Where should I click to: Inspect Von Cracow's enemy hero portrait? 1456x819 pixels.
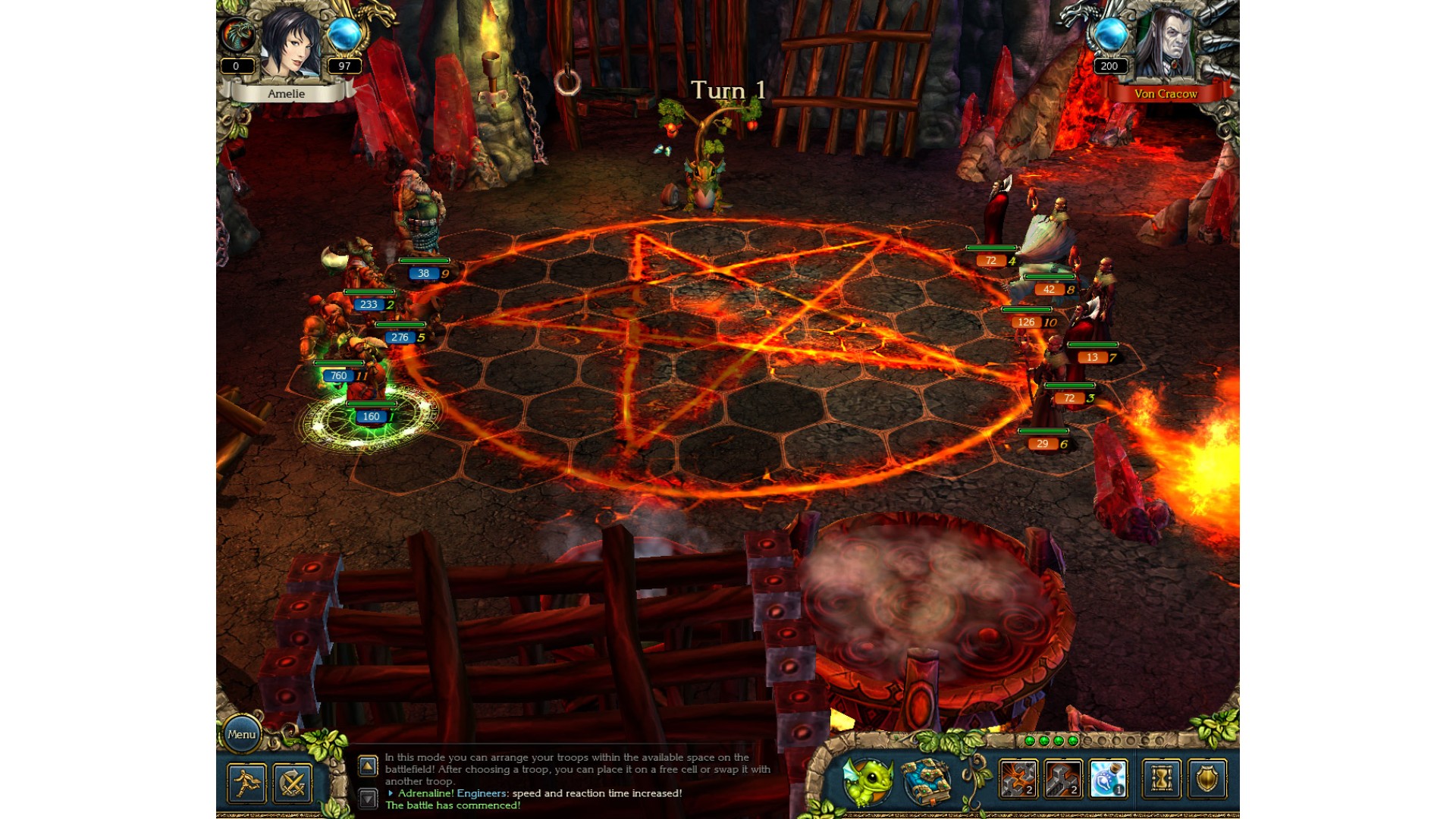point(1166,44)
